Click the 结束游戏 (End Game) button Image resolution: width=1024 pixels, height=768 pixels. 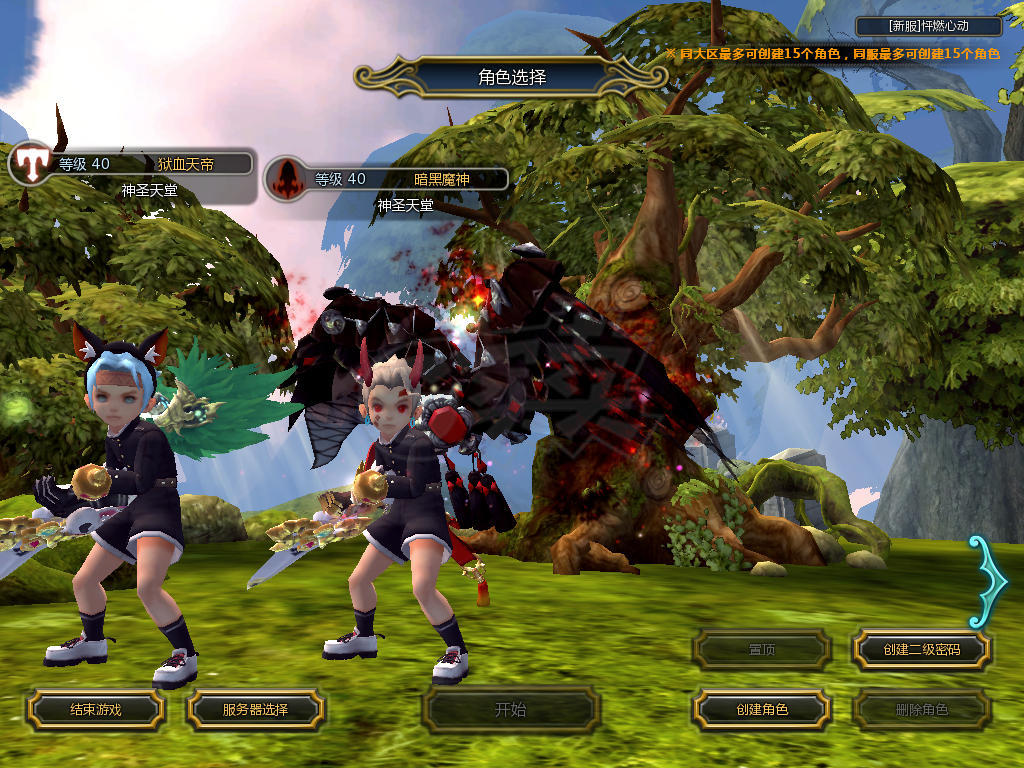[x=95, y=710]
